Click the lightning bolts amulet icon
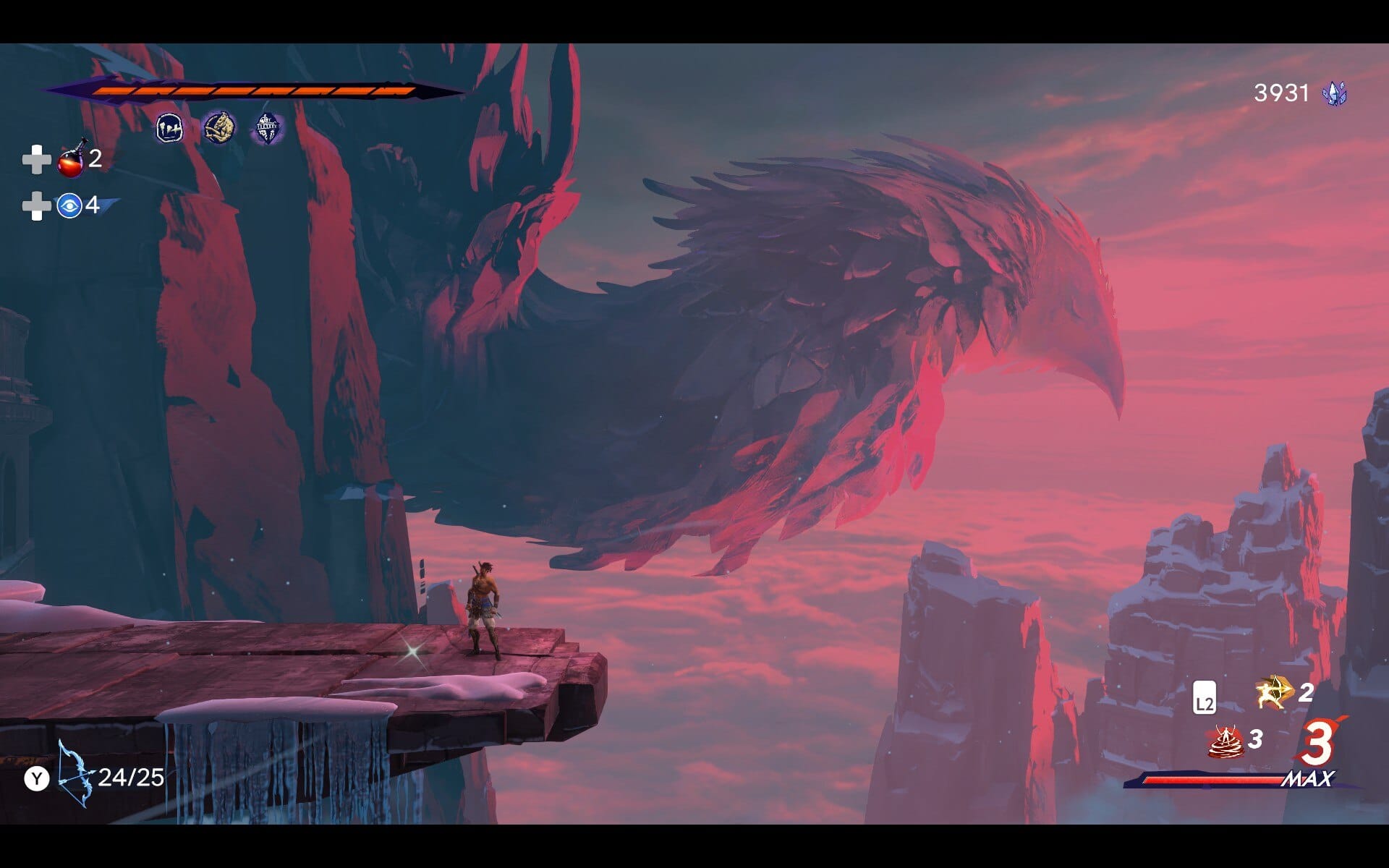This screenshot has height=868, width=1389. coord(169,129)
